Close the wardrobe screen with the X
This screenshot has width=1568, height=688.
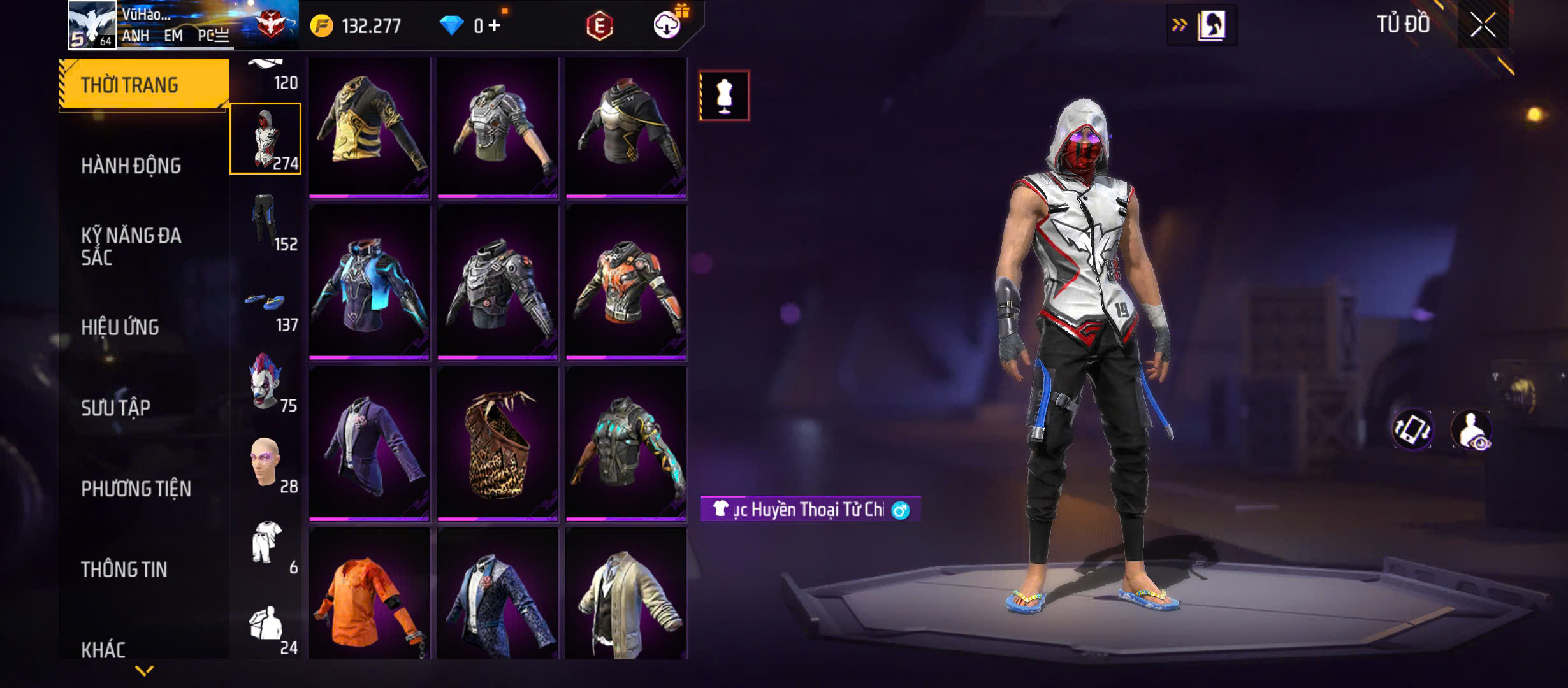(1483, 25)
